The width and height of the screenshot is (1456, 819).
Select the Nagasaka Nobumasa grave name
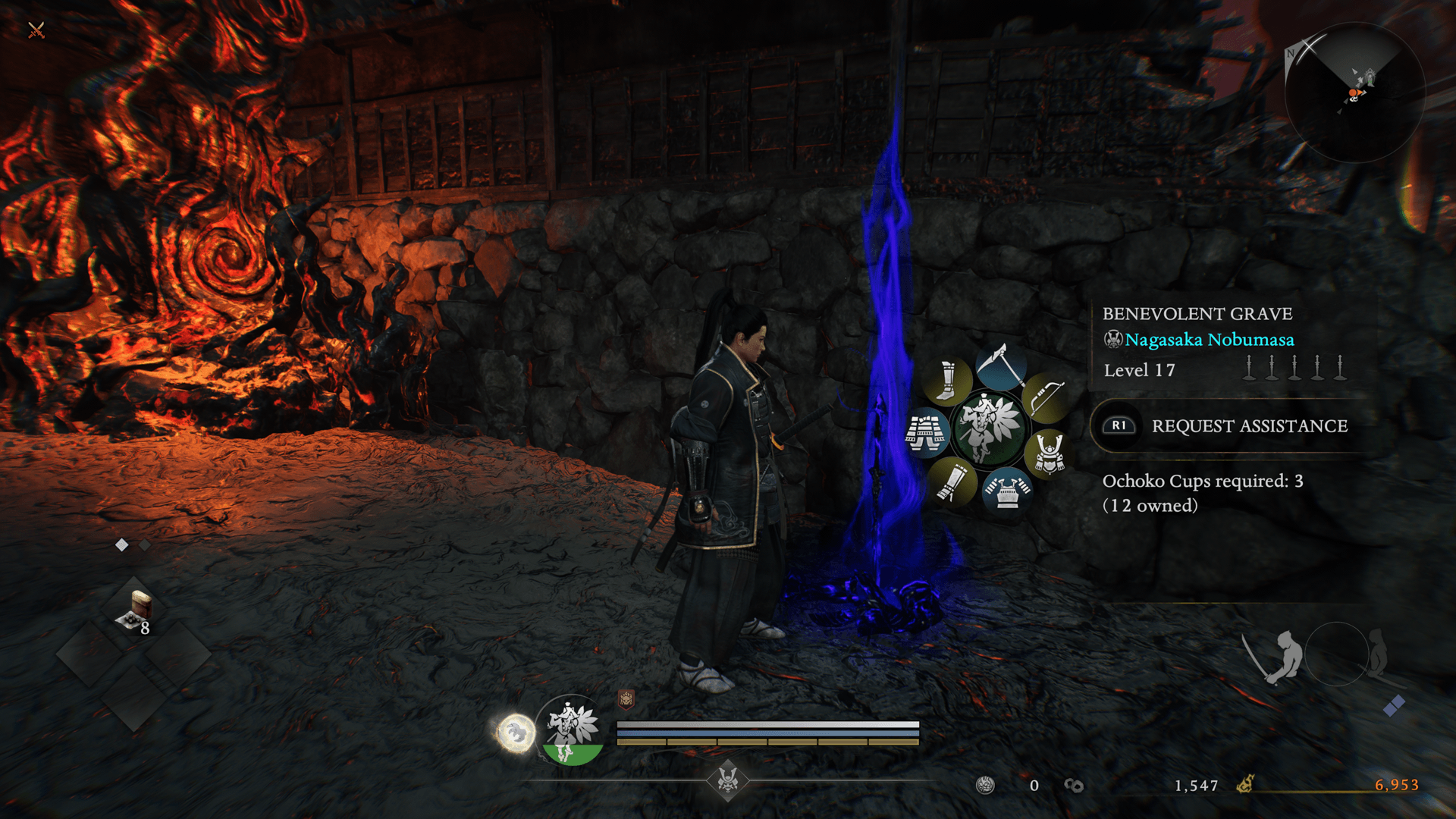coord(1209,340)
